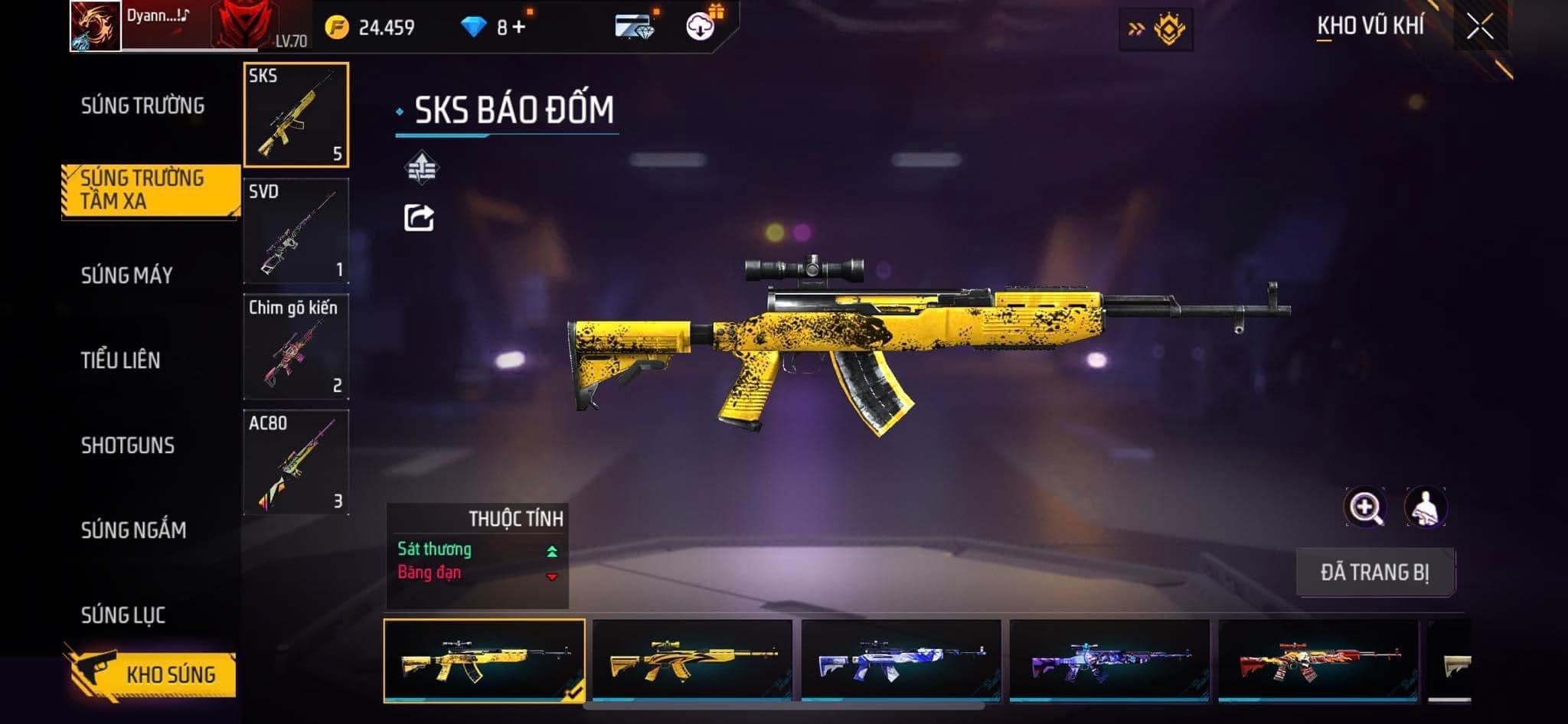Viewport: 1568px width, 724px height.
Task: Select the blue and white SKS skin thumbnail
Action: (900, 660)
